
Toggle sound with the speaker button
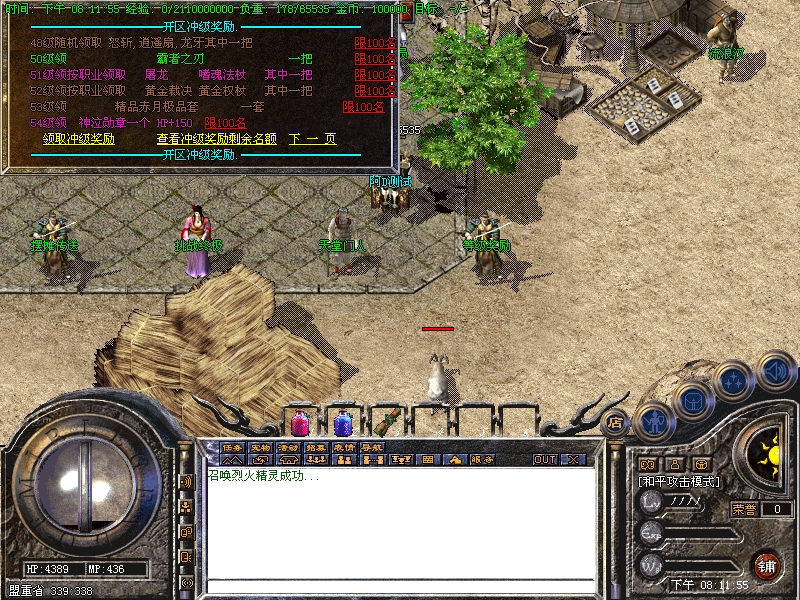775,371
